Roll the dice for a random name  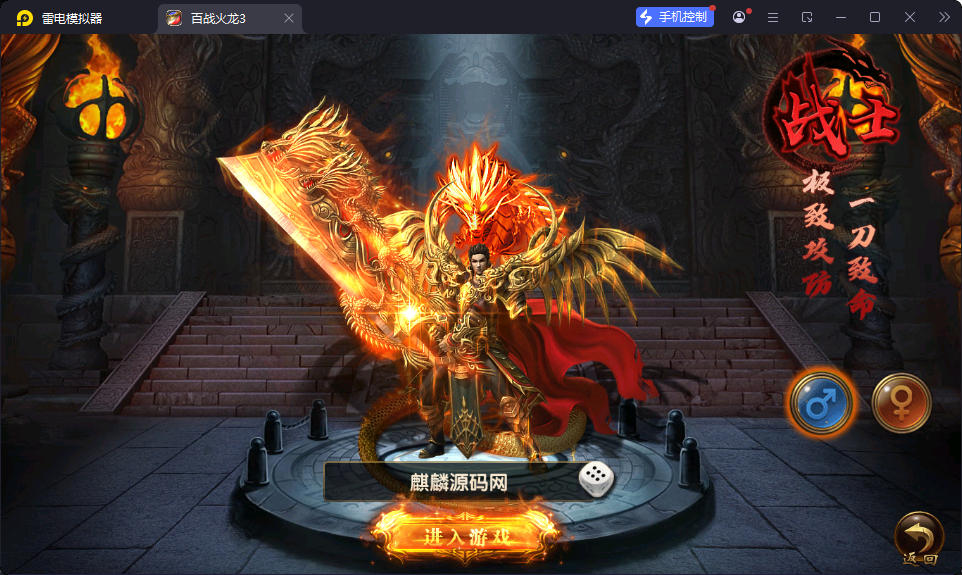click(x=596, y=481)
